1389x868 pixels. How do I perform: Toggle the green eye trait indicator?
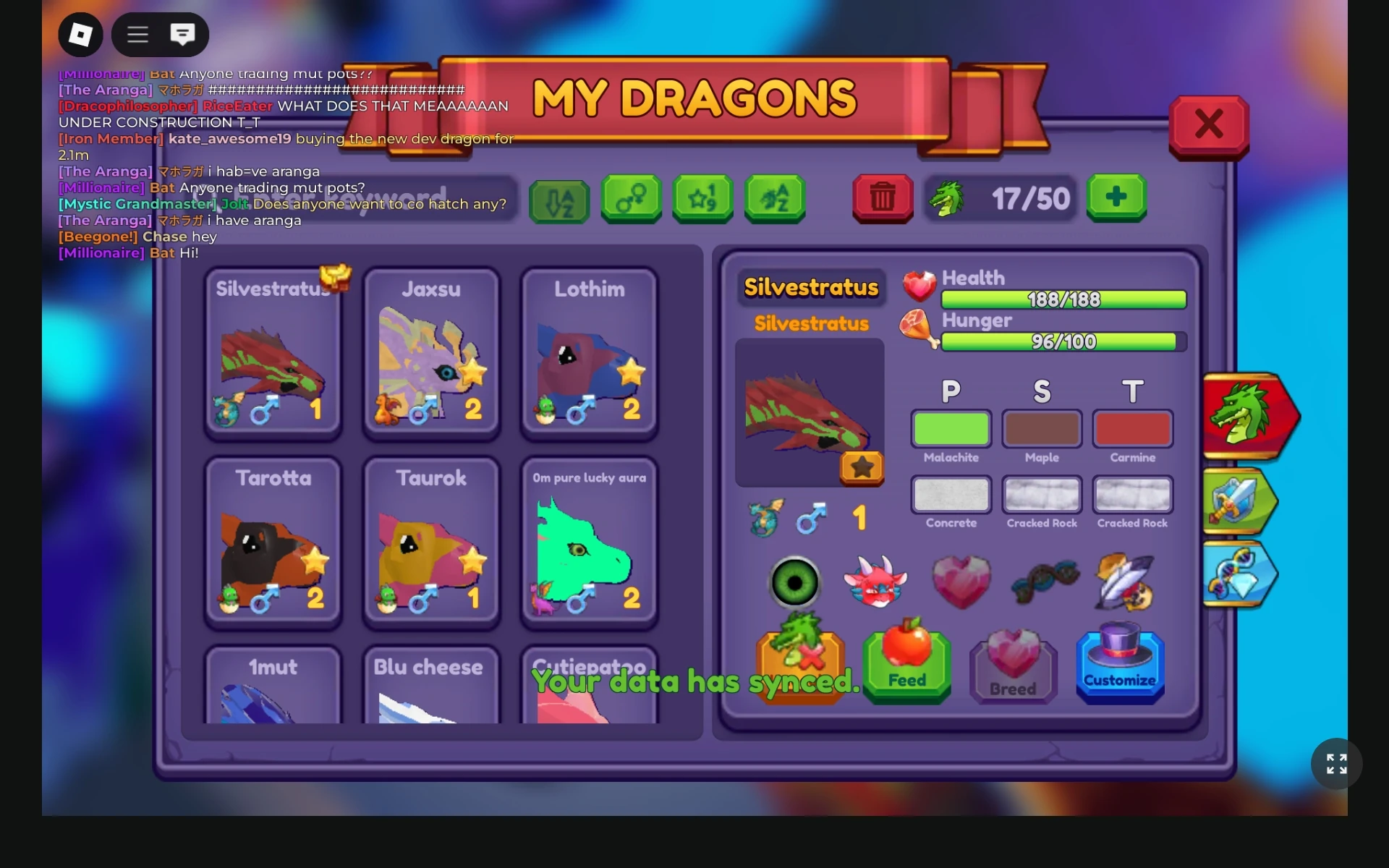[794, 582]
